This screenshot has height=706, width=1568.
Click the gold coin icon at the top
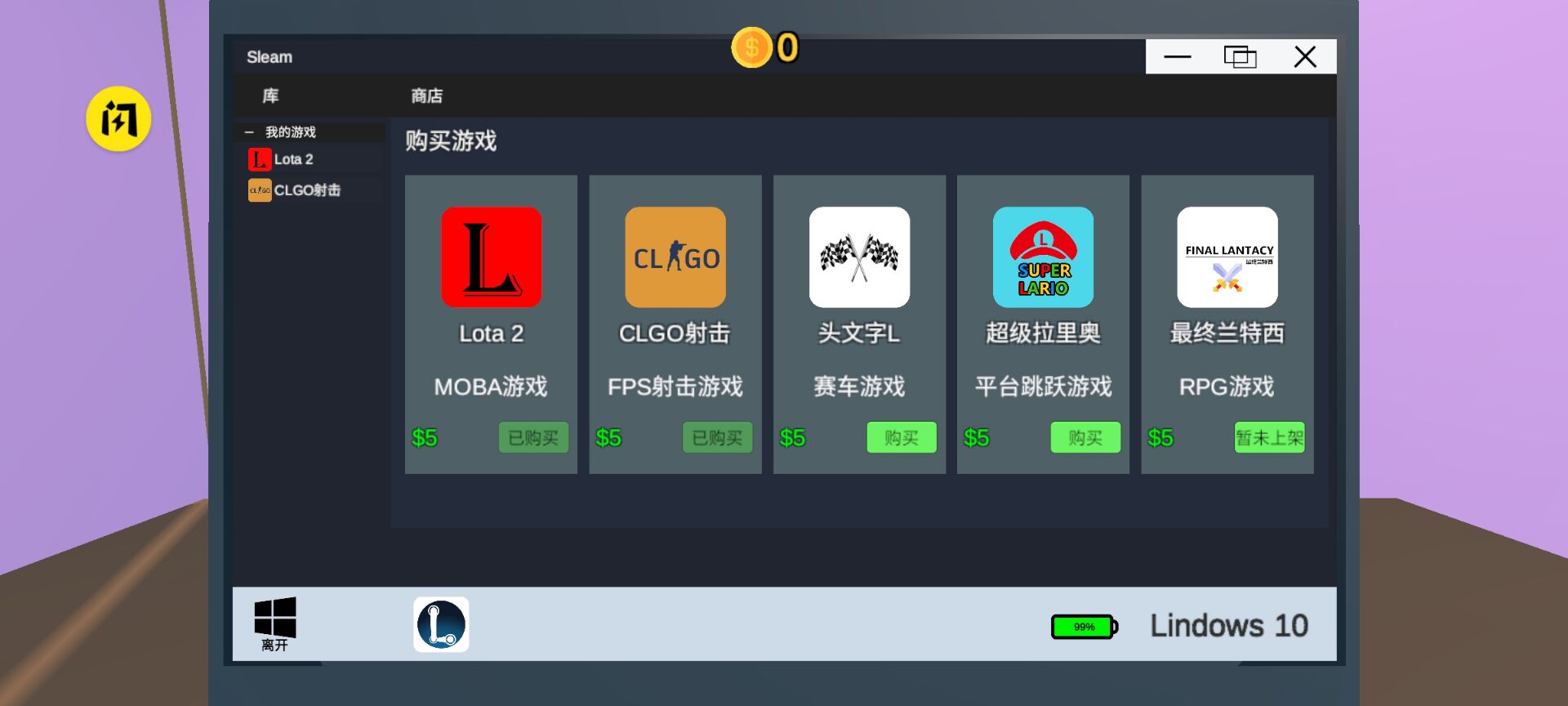tap(752, 49)
